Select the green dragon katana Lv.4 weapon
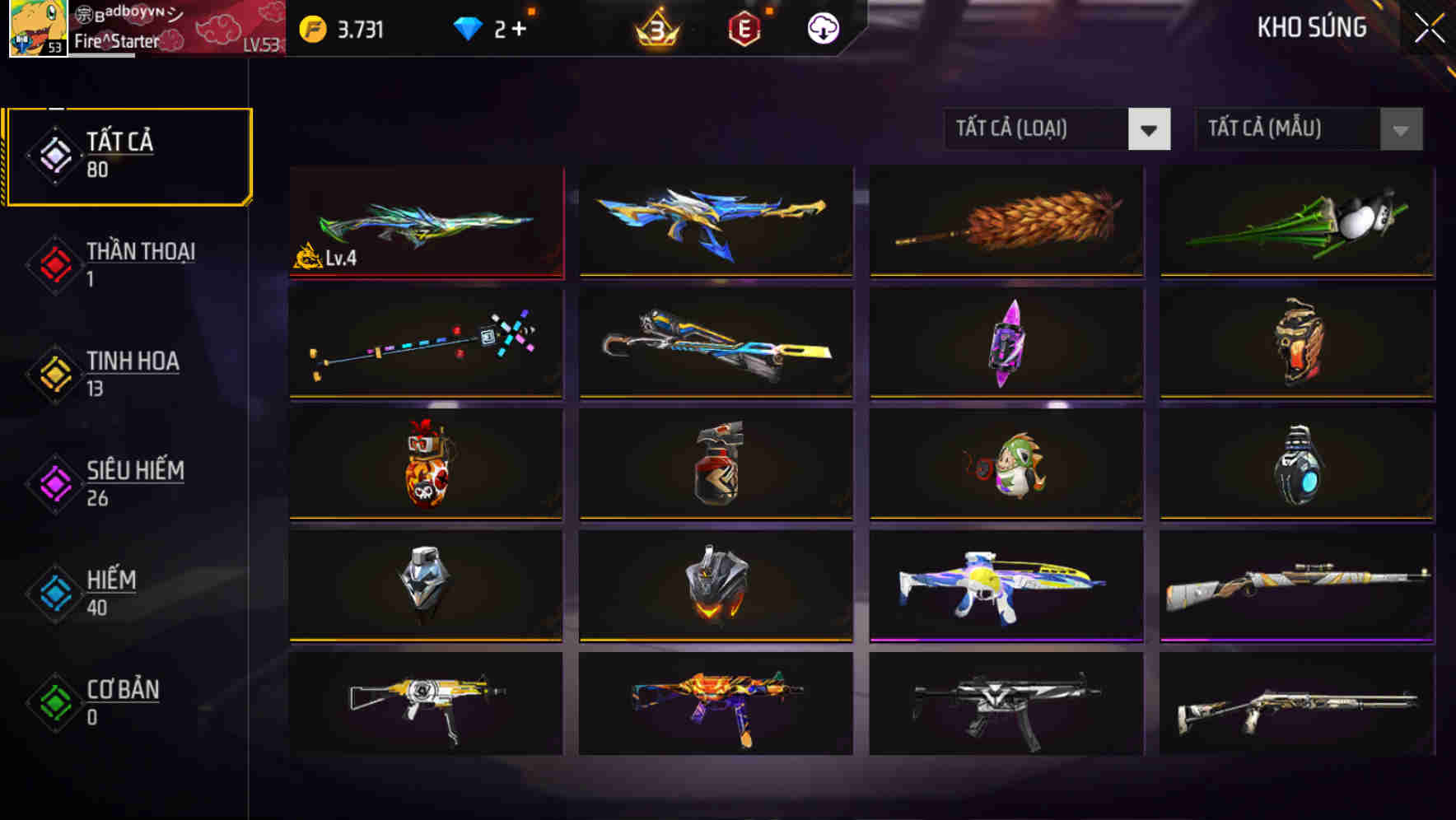The image size is (1456, 820). pyautogui.click(x=425, y=222)
